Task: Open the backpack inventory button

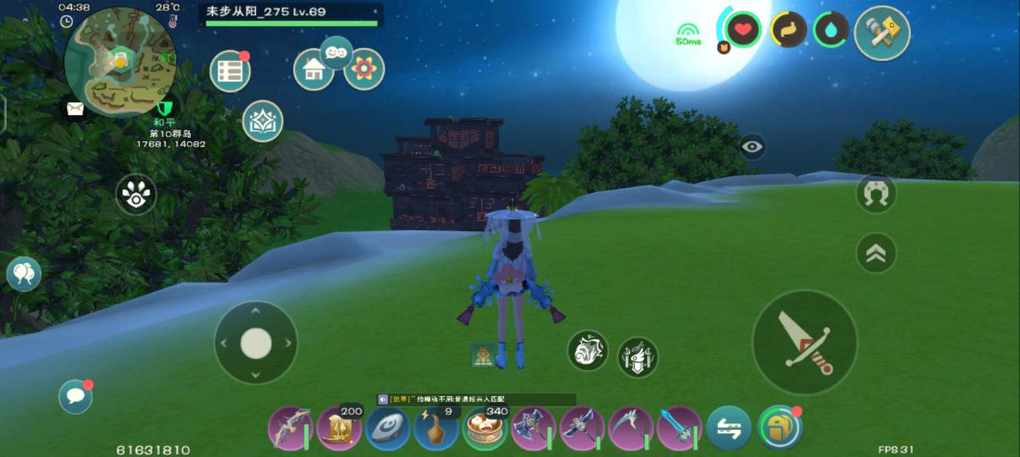Action: coord(779,427)
